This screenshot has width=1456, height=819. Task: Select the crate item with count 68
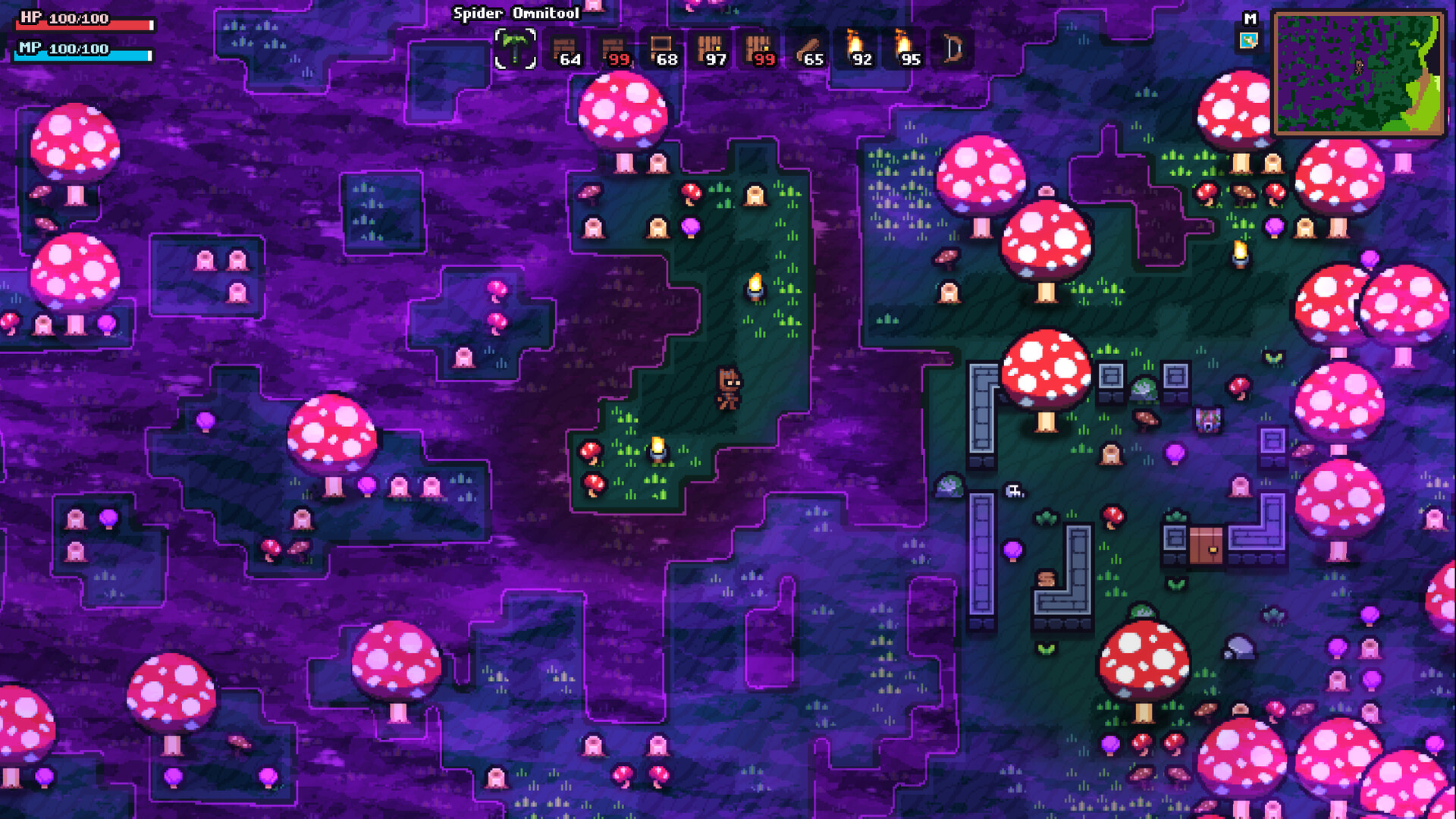(664, 49)
